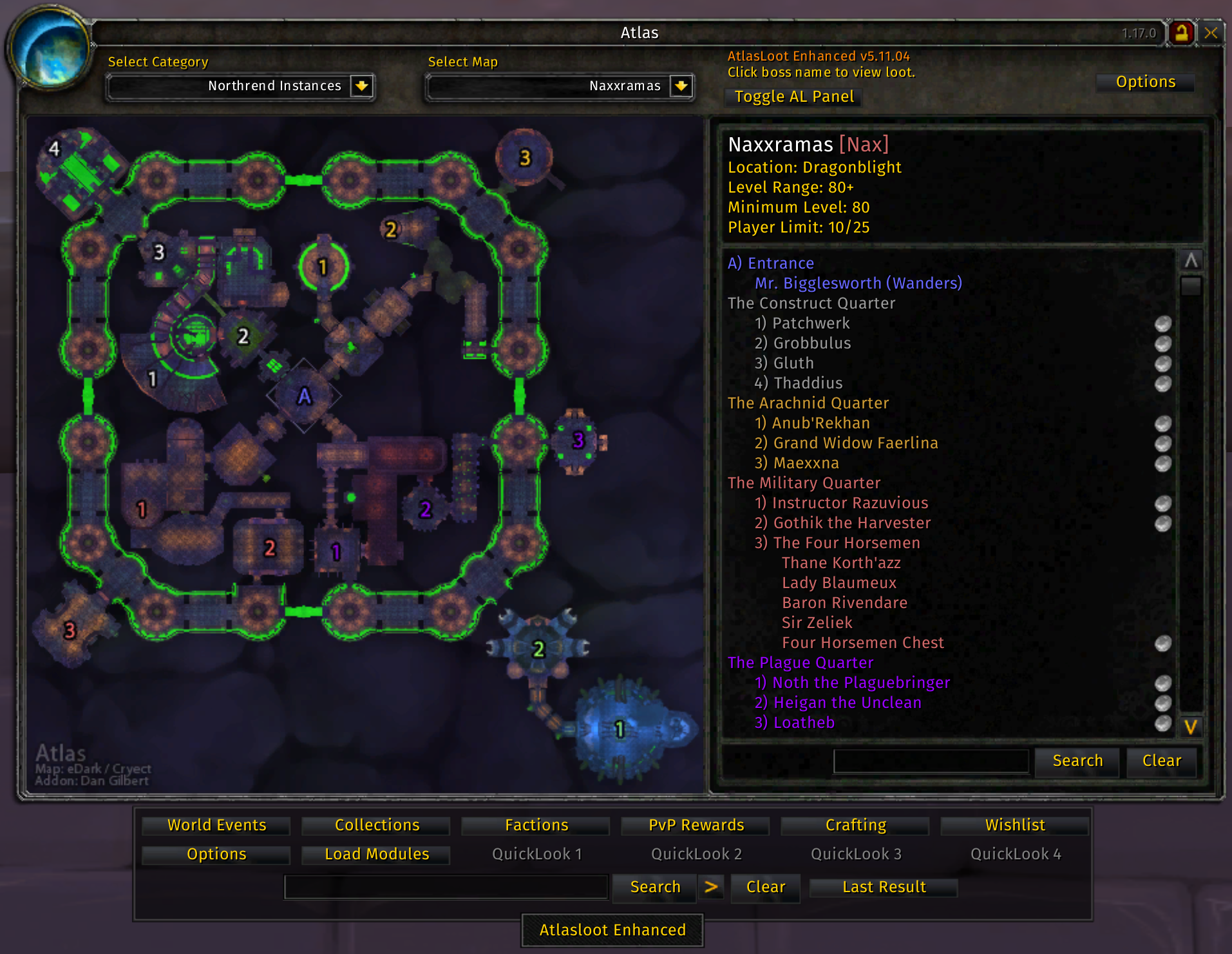Select the QuickLook 2 tab
The height and width of the screenshot is (954, 1232).
[x=696, y=854]
